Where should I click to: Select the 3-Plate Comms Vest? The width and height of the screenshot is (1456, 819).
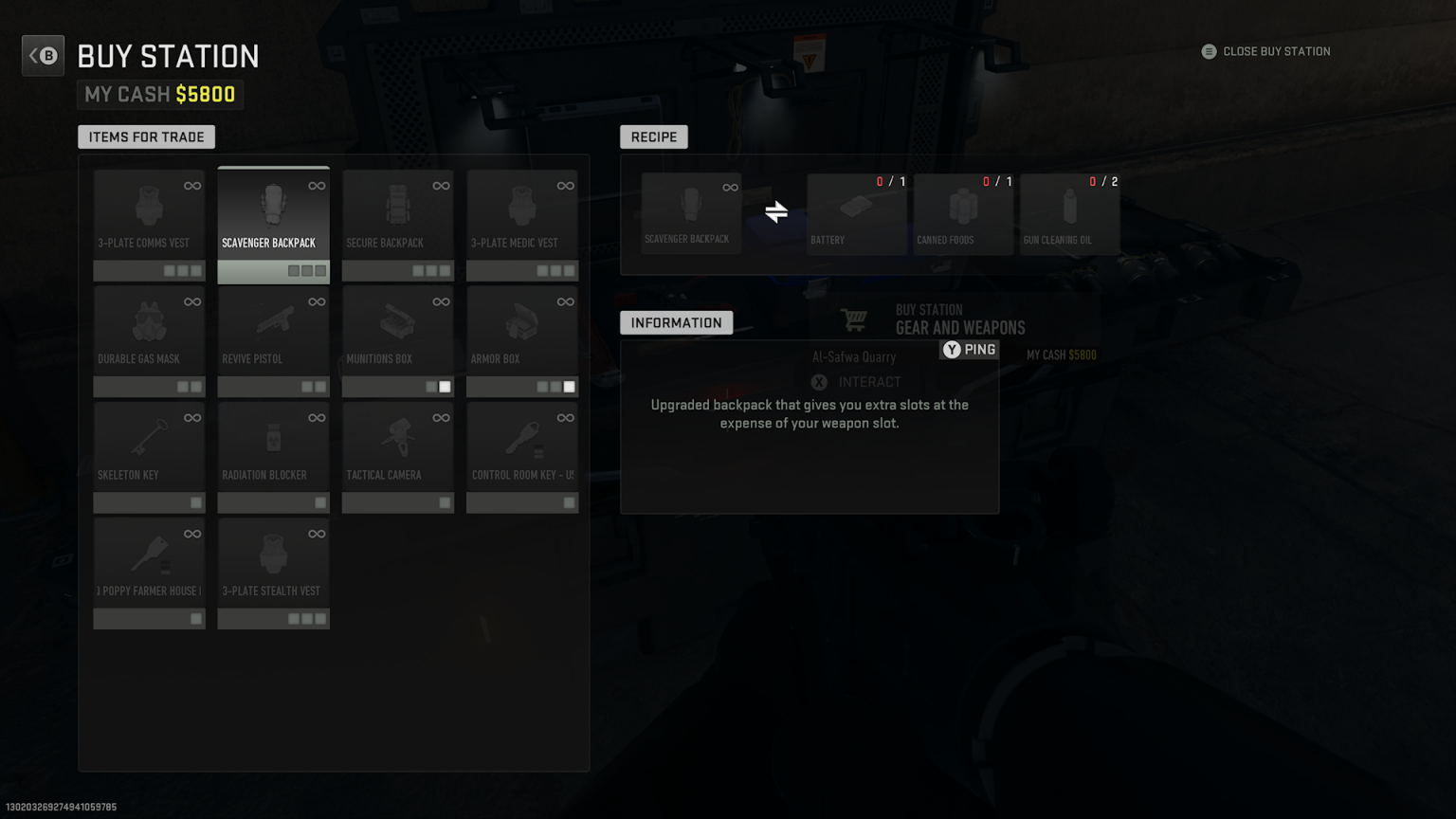(x=149, y=218)
